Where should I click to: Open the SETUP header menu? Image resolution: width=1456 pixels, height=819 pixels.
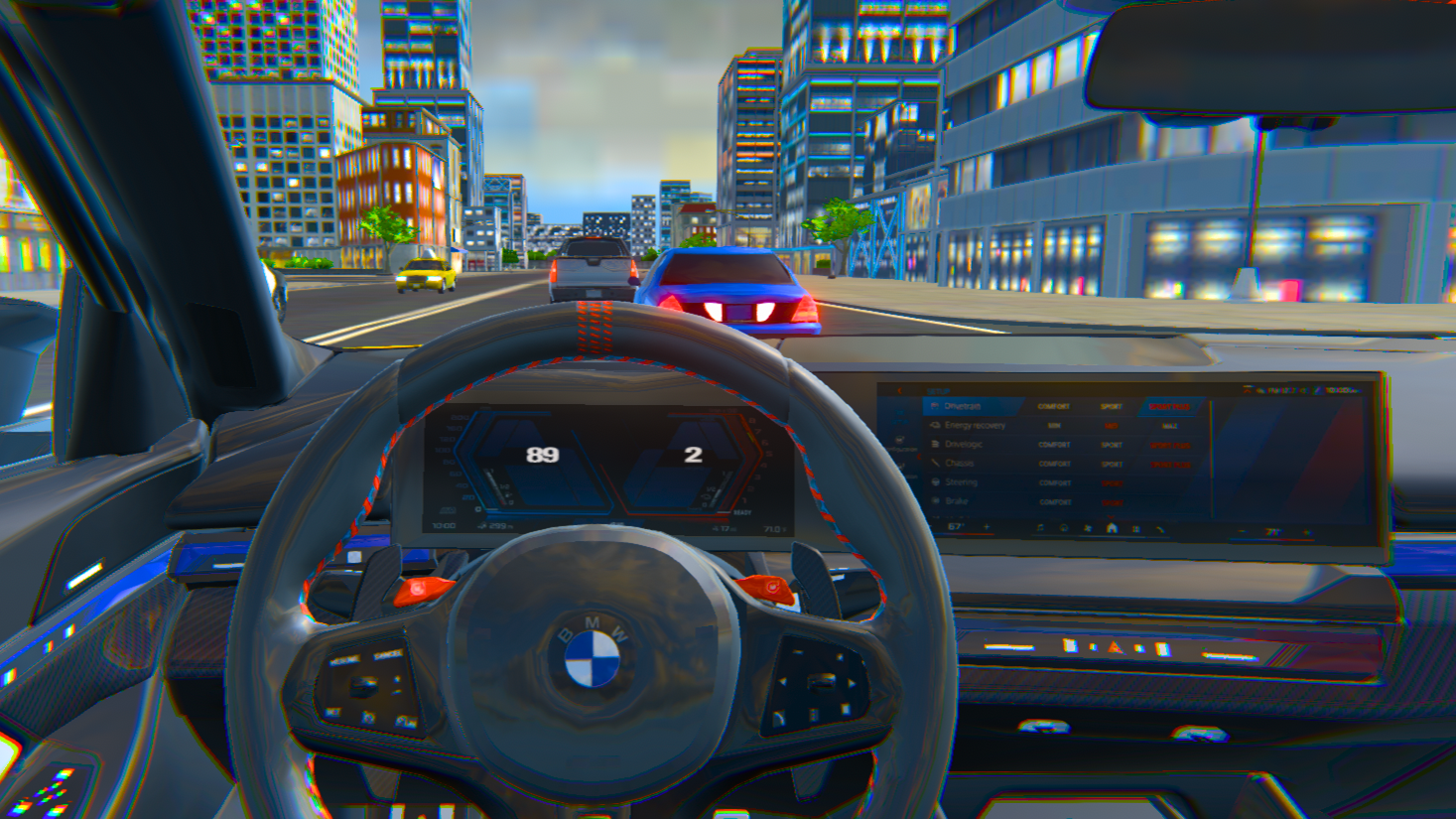[938, 391]
